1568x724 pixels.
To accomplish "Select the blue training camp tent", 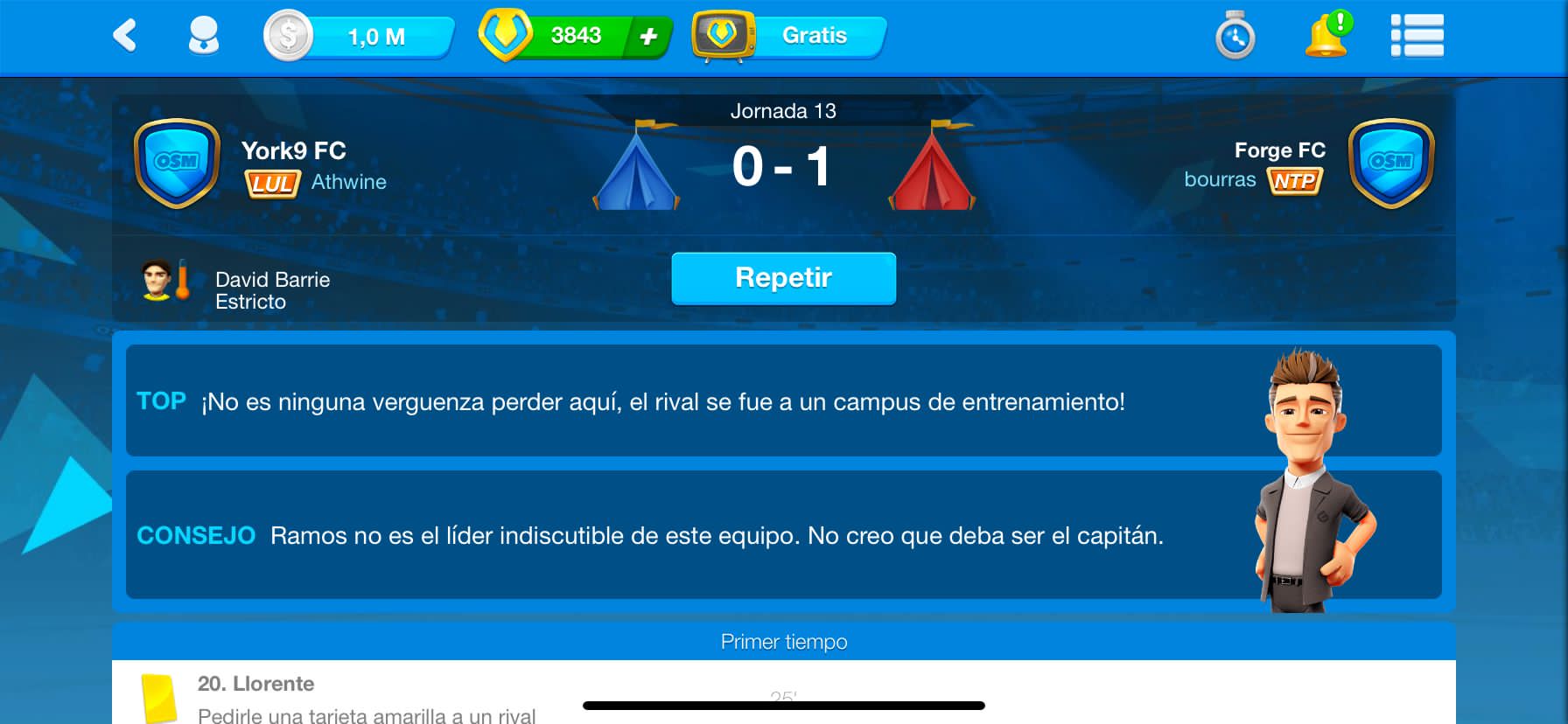I will pos(636,168).
